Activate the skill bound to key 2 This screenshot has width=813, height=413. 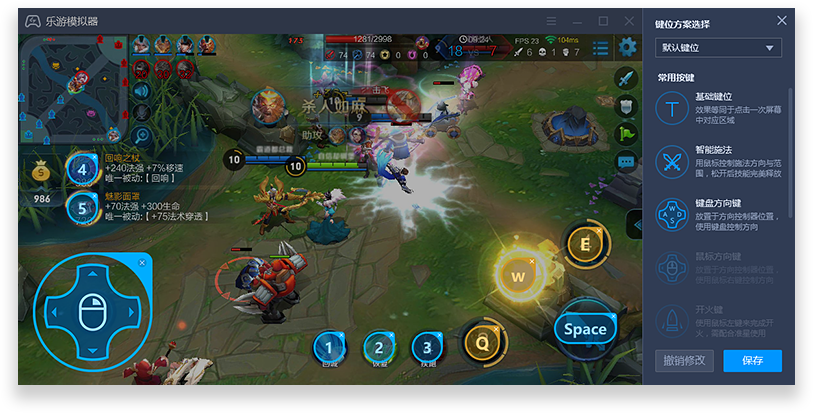coord(377,347)
